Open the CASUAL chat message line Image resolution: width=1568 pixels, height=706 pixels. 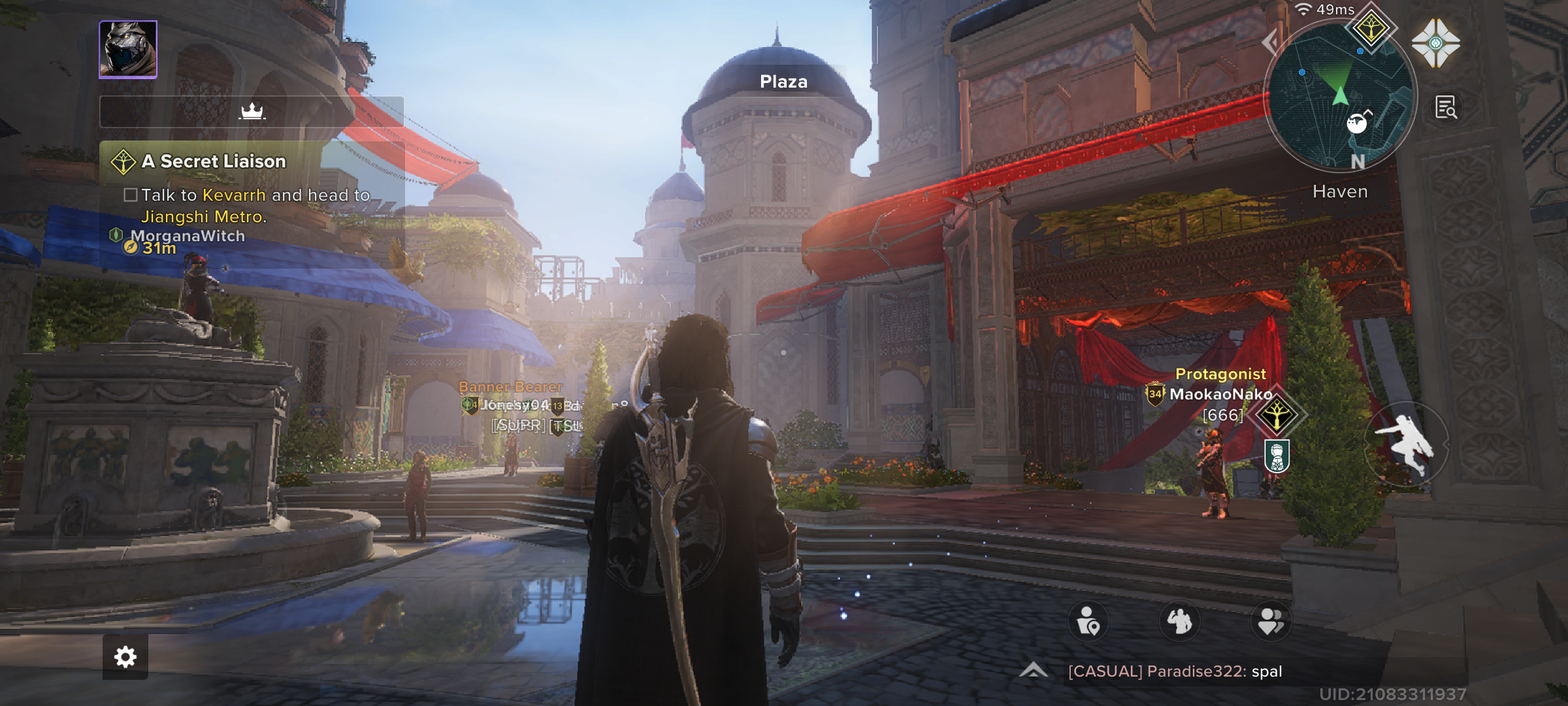(1175, 671)
